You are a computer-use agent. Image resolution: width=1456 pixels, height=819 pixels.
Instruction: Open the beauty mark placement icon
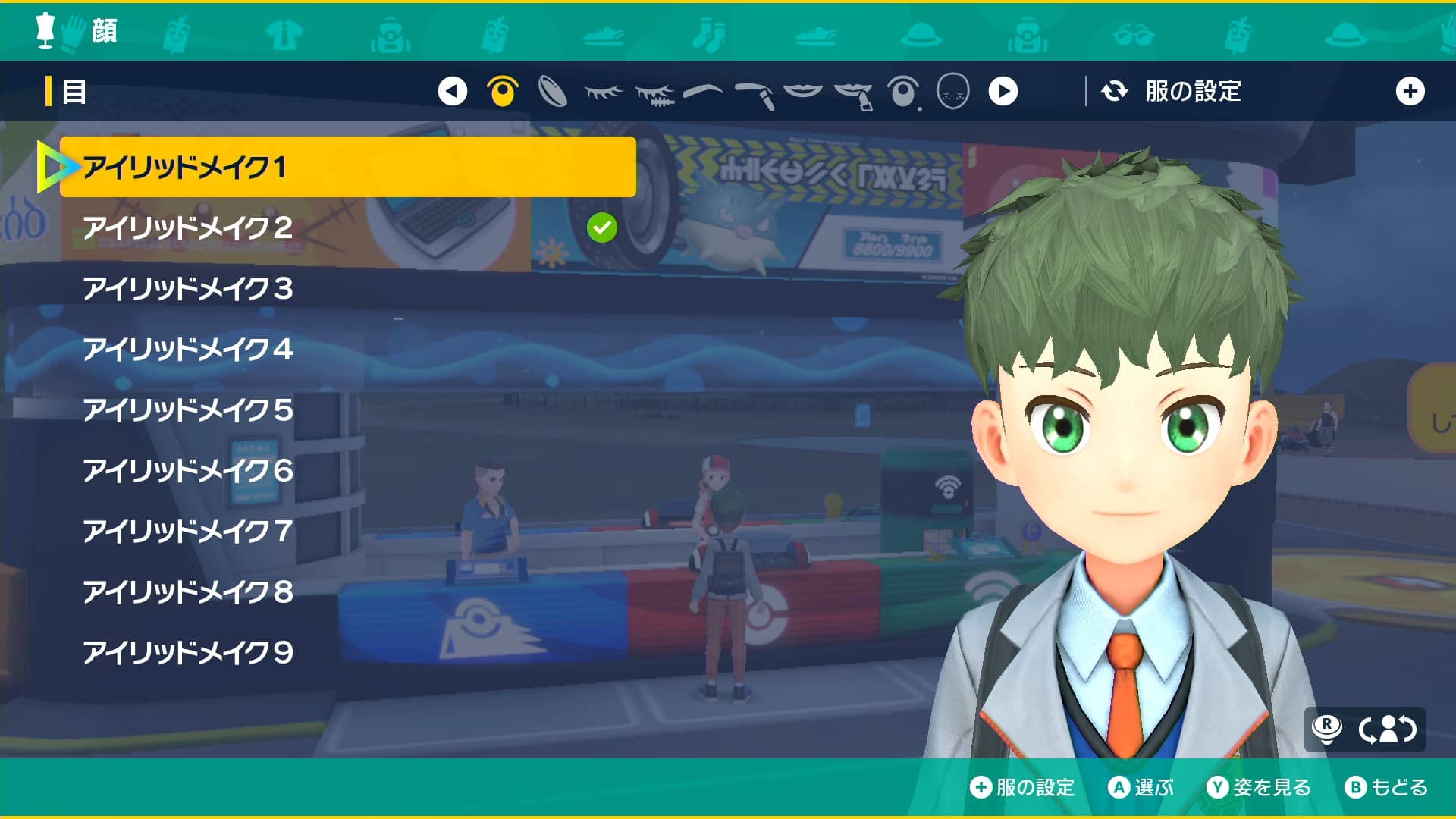tap(902, 93)
